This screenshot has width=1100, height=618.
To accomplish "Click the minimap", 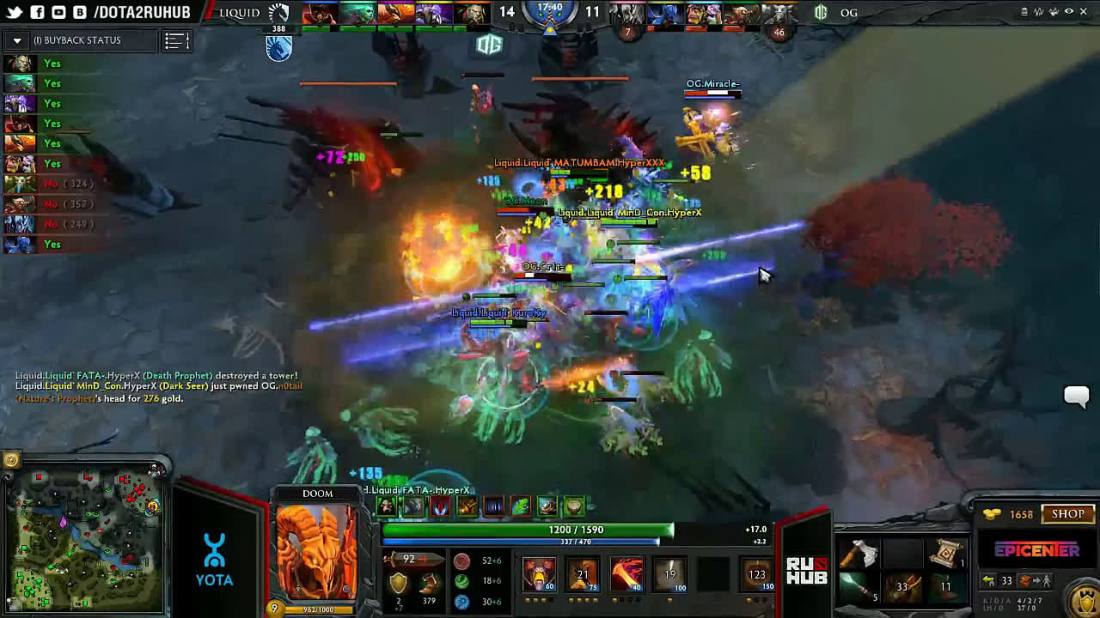I will [85, 537].
